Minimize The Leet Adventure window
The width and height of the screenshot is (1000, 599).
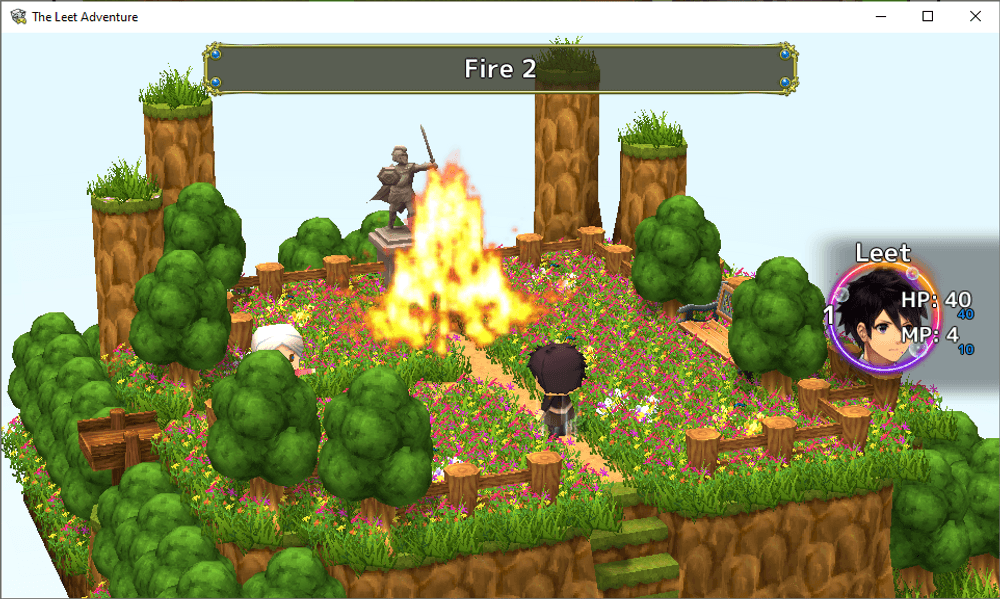pos(881,16)
